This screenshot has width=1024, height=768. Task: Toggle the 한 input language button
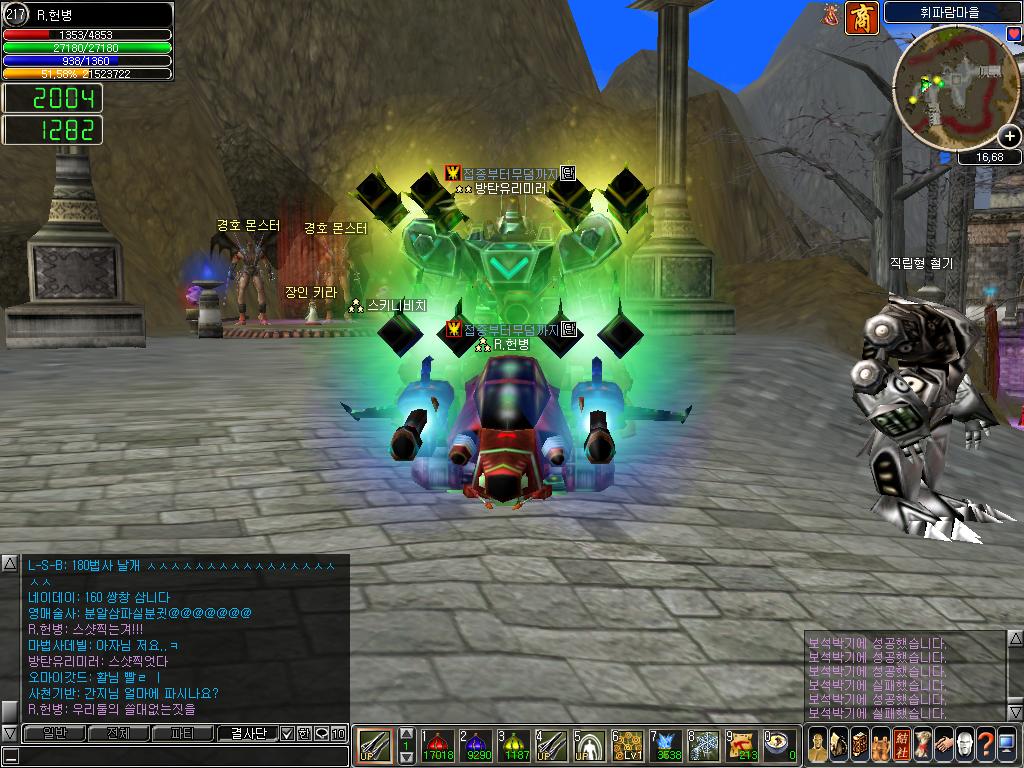tap(303, 733)
